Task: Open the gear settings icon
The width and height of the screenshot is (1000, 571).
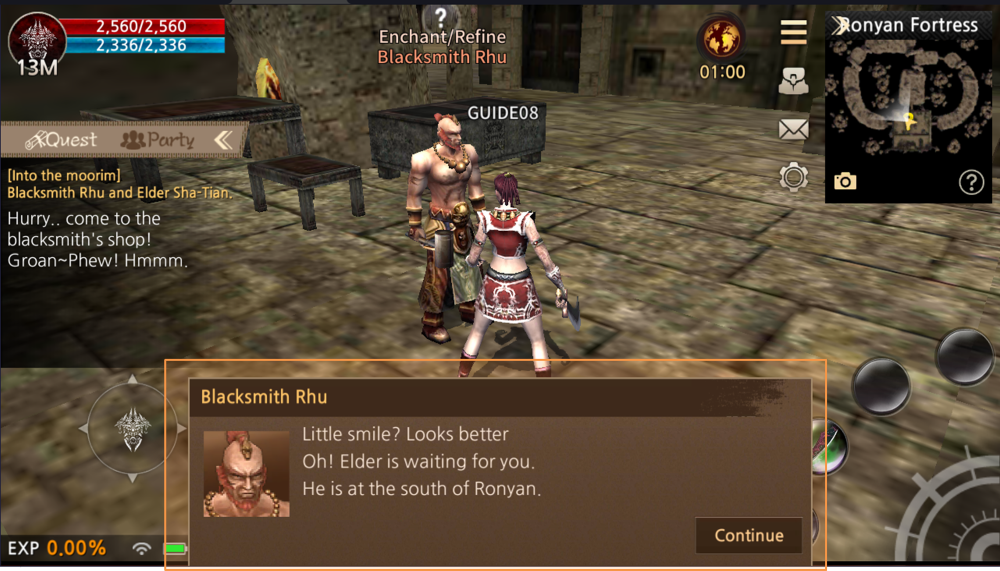Action: 793,178
